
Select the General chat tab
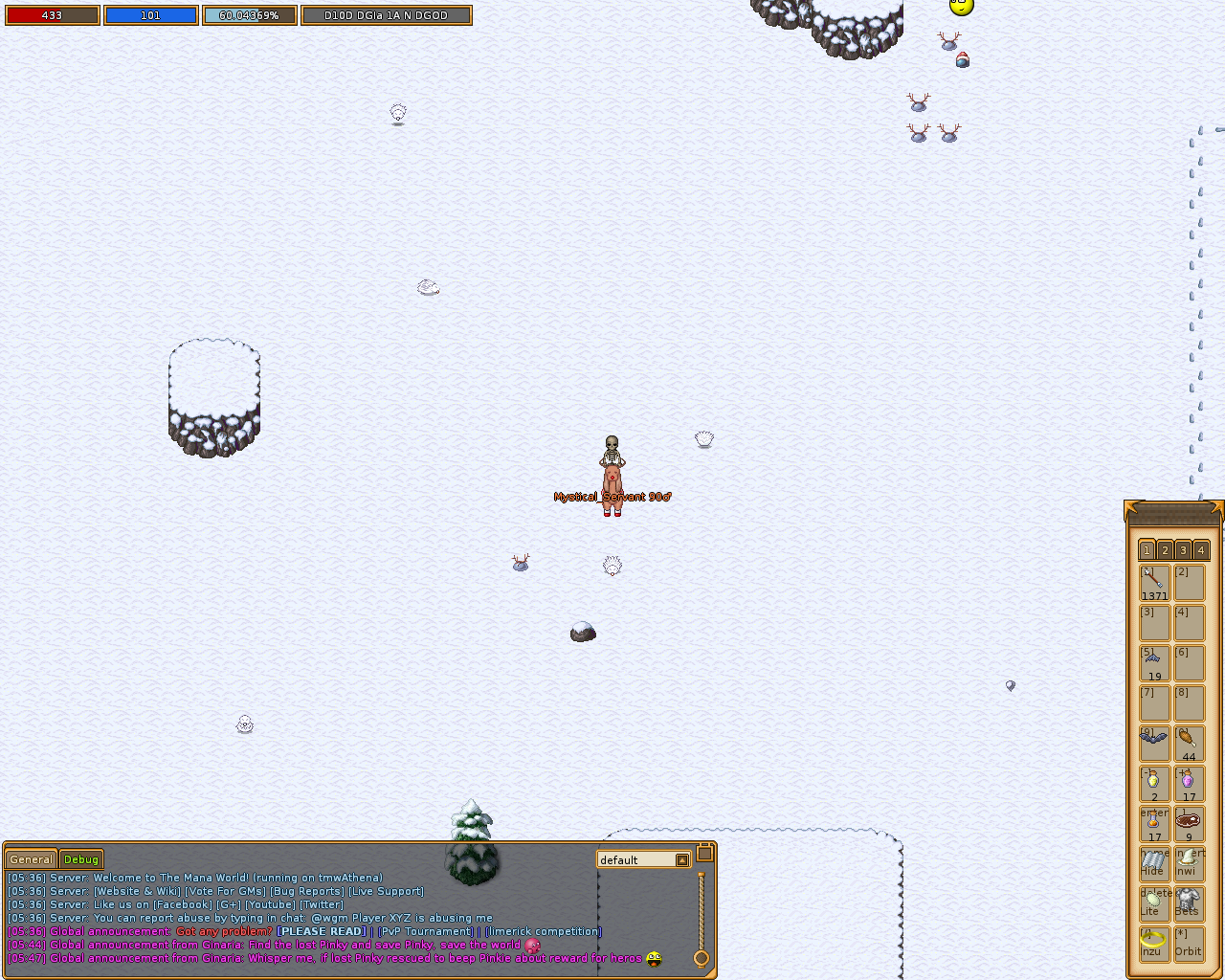[x=30, y=859]
